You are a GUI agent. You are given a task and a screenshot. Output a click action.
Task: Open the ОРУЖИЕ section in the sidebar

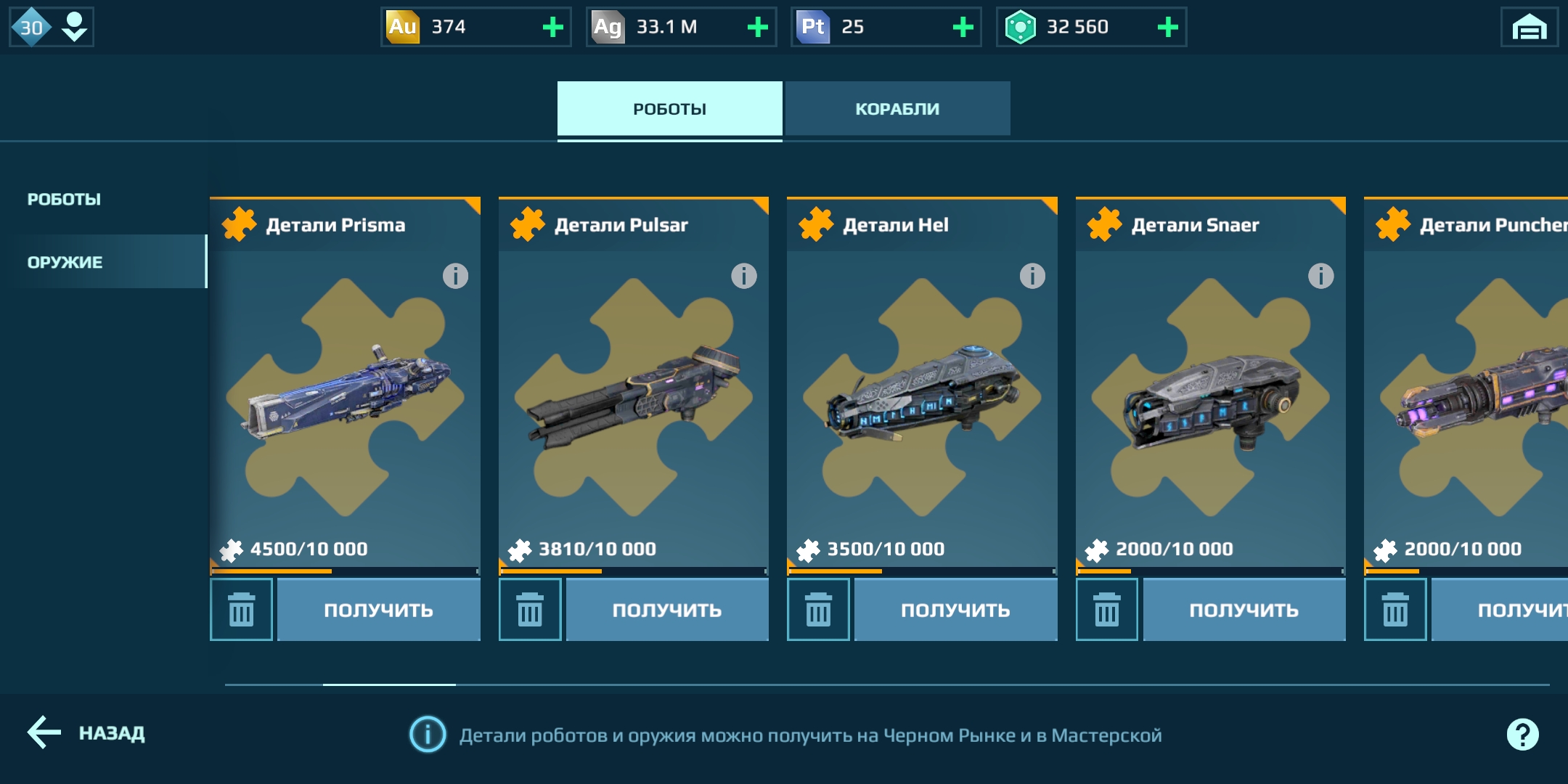65,262
